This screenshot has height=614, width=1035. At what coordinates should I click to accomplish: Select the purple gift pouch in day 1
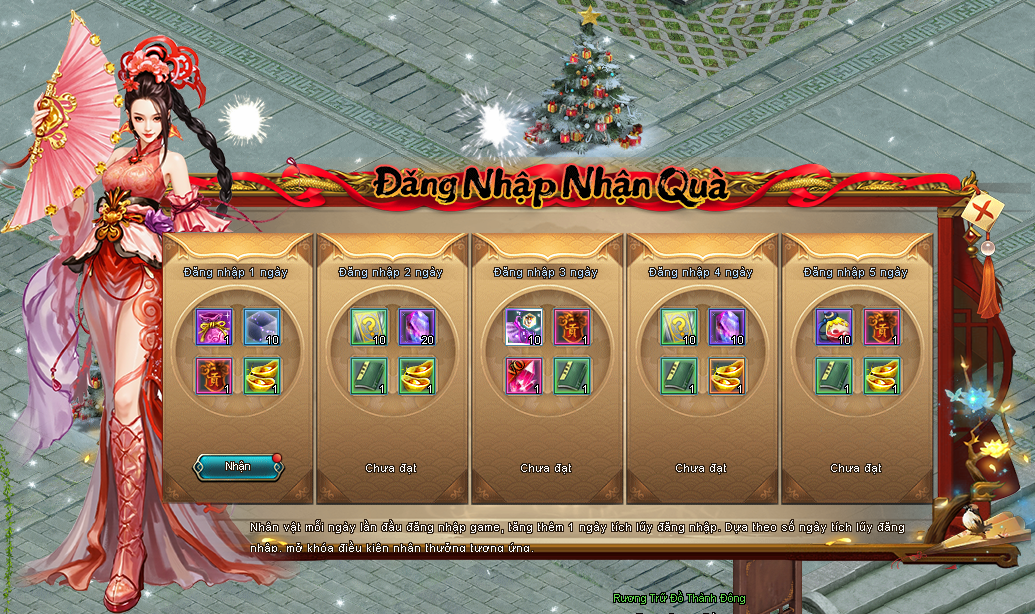[x=213, y=327]
